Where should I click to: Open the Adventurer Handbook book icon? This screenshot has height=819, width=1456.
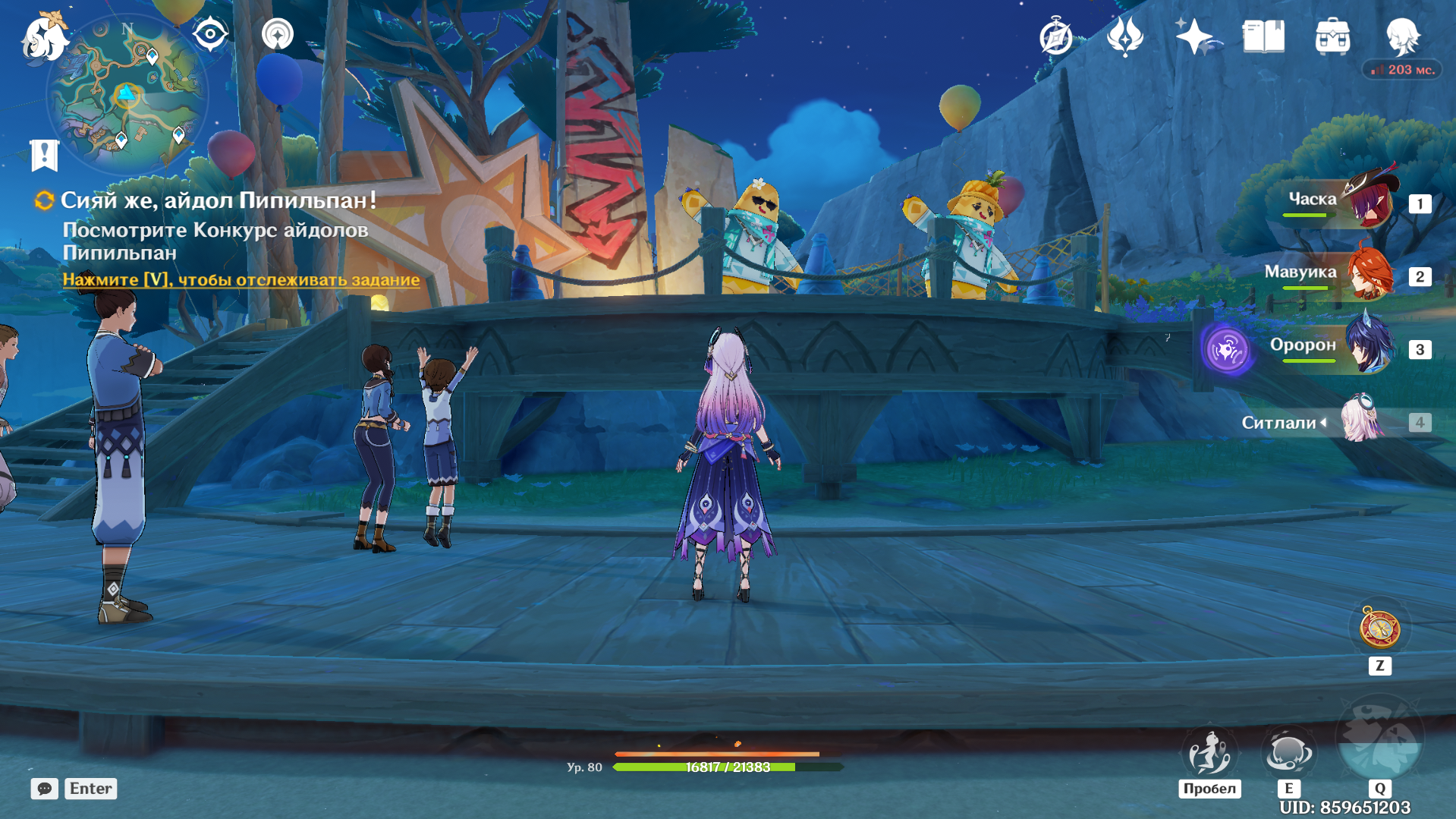click(1263, 36)
